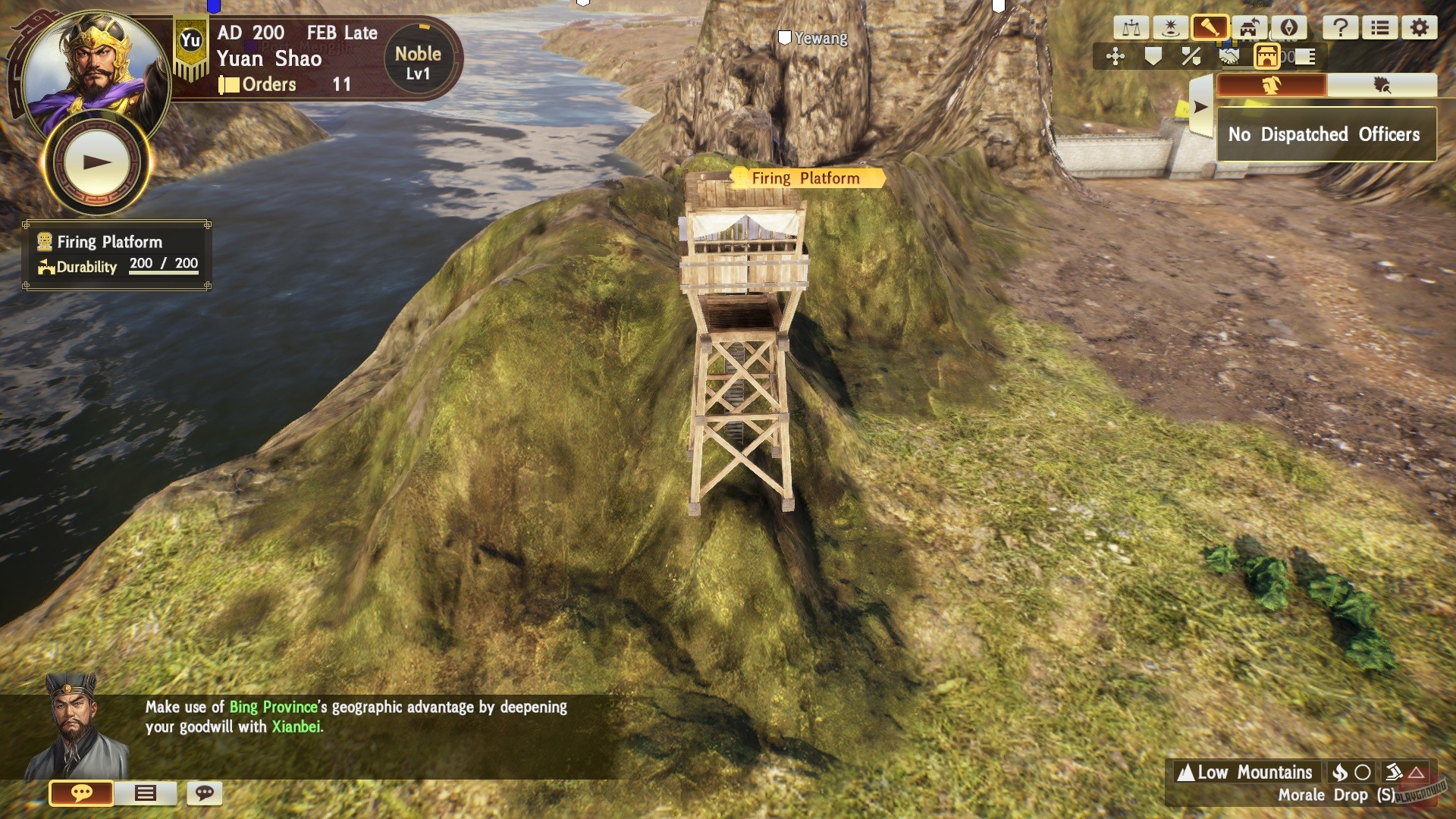Click the return-to-castle icon with arrow
The width and height of the screenshot is (1456, 819).
coord(1249,29)
